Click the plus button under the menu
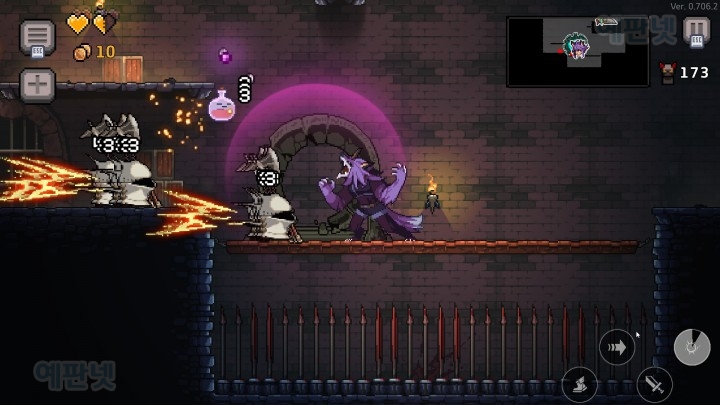Viewport: 720px width, 405px height. [38, 84]
